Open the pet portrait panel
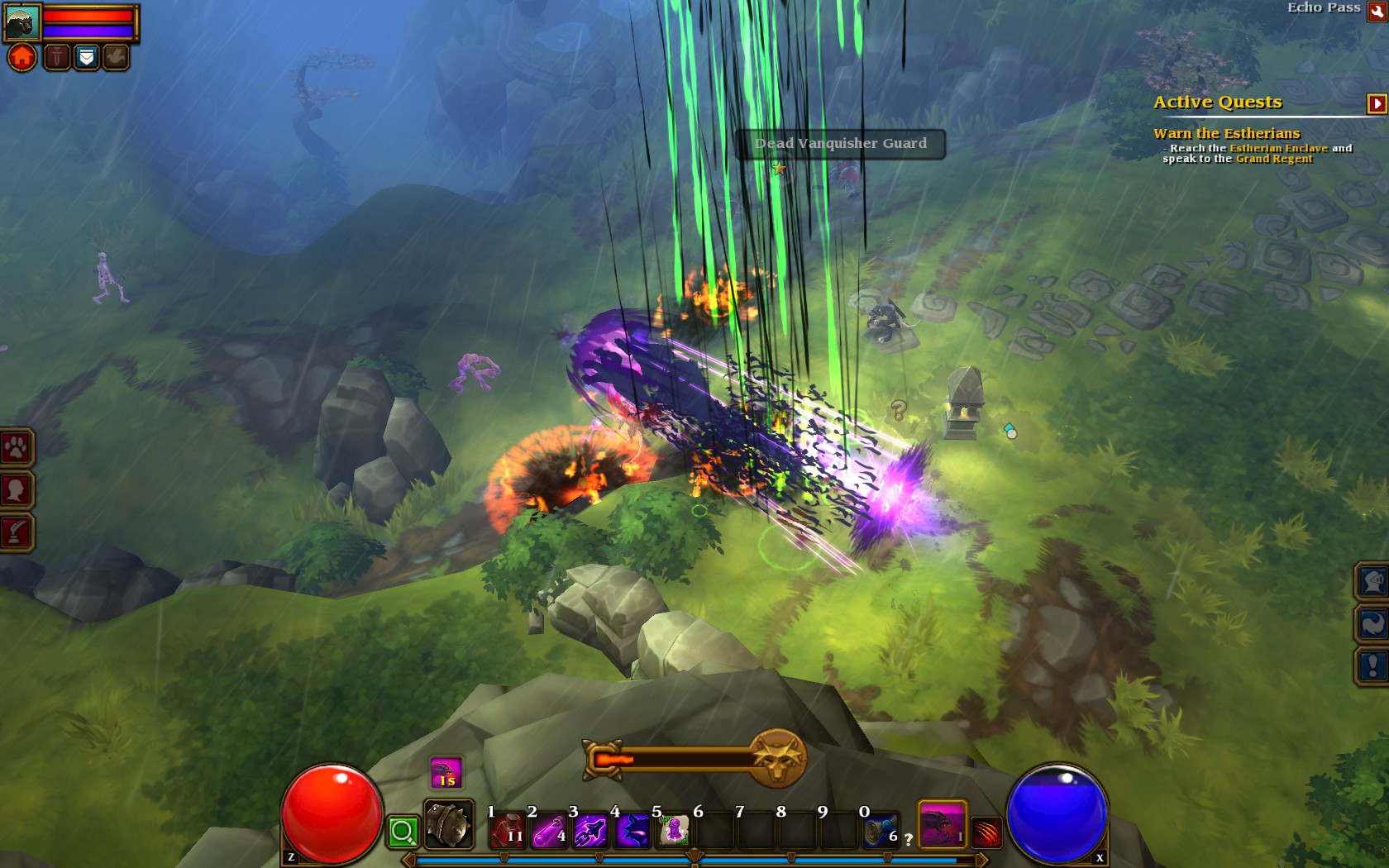Image resolution: width=1389 pixels, height=868 pixels. point(22,22)
